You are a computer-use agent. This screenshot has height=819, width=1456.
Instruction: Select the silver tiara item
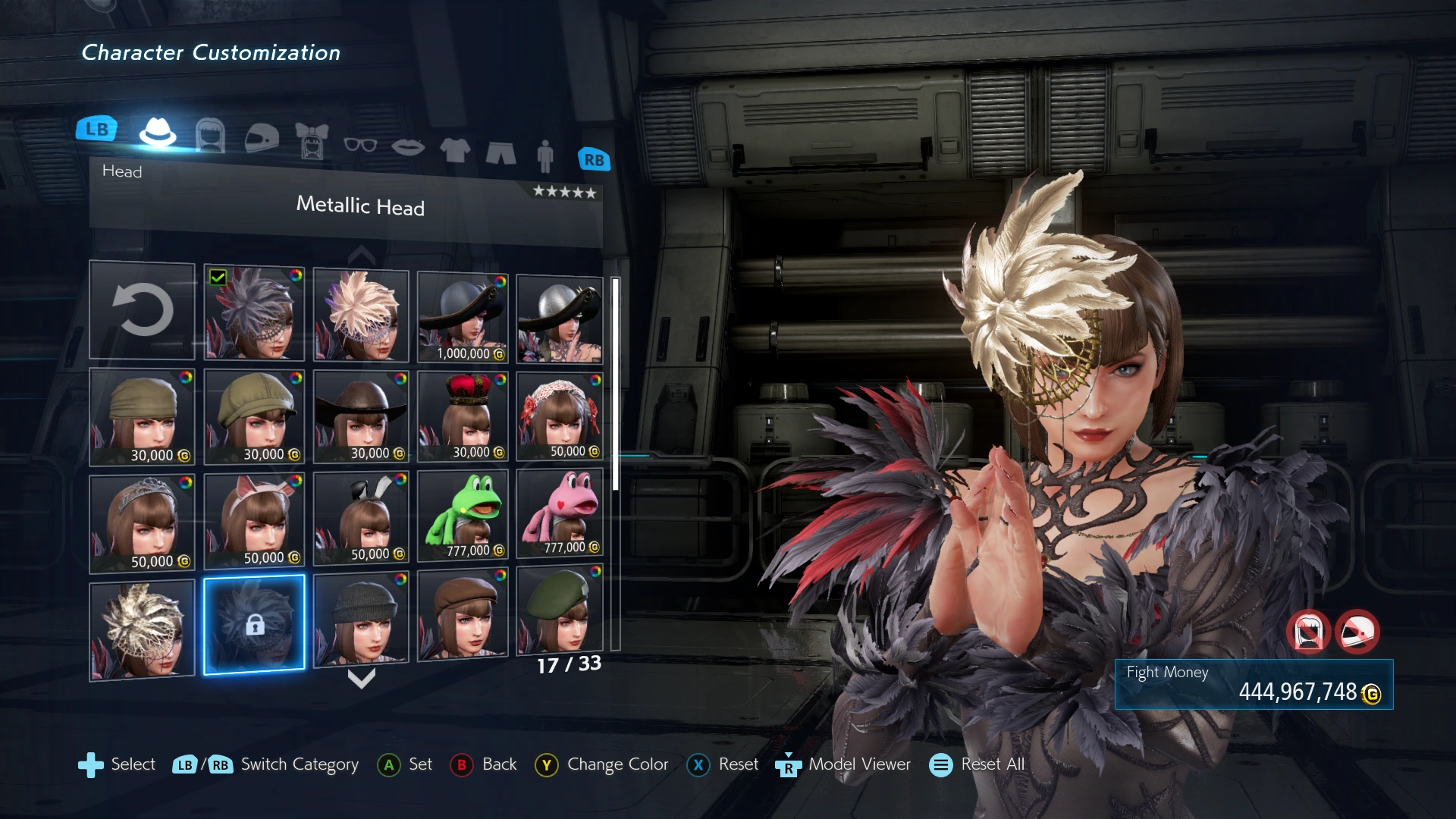[143, 523]
